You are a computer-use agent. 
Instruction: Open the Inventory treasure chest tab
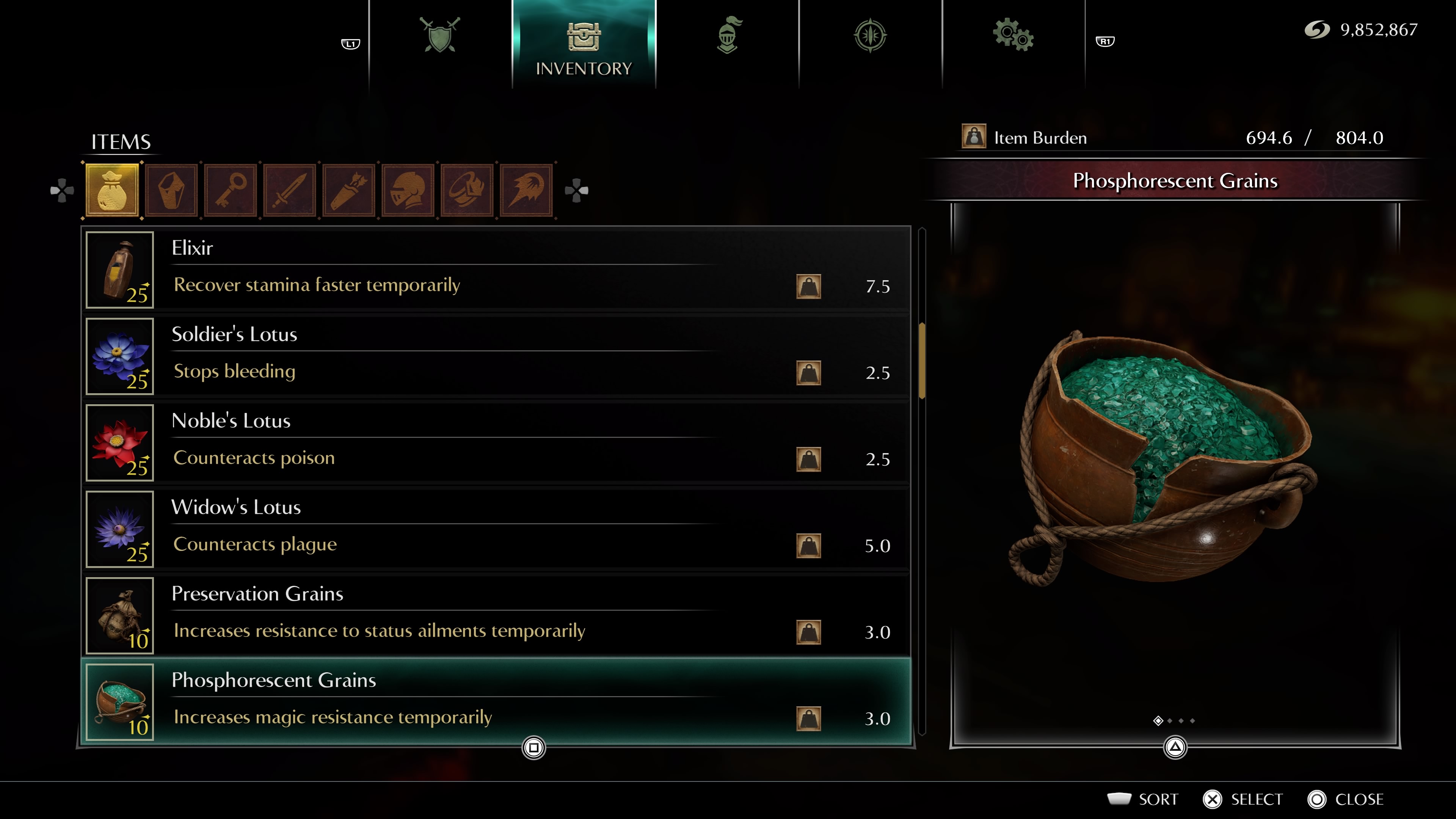click(583, 45)
